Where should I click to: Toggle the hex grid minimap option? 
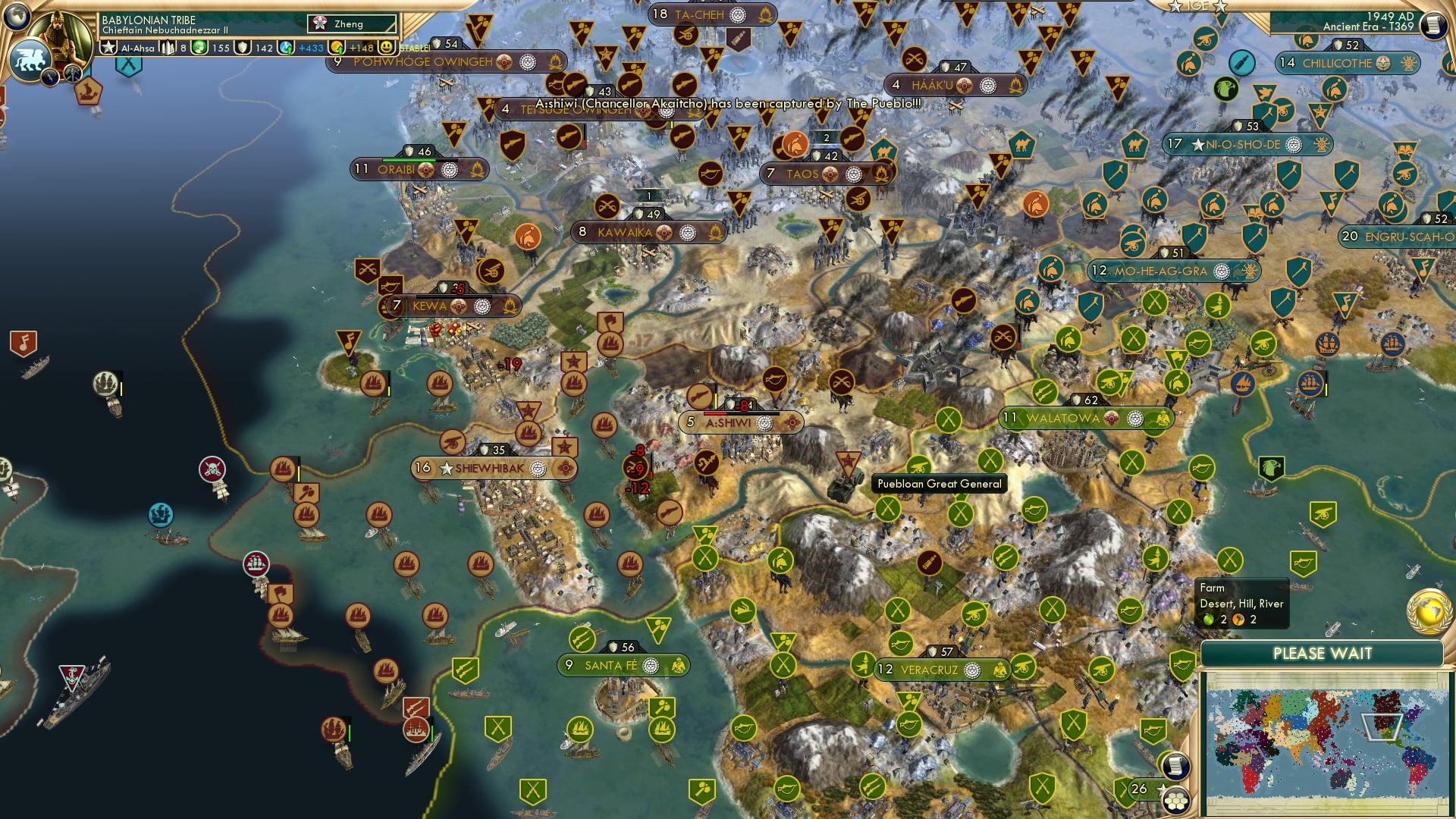(1176, 800)
